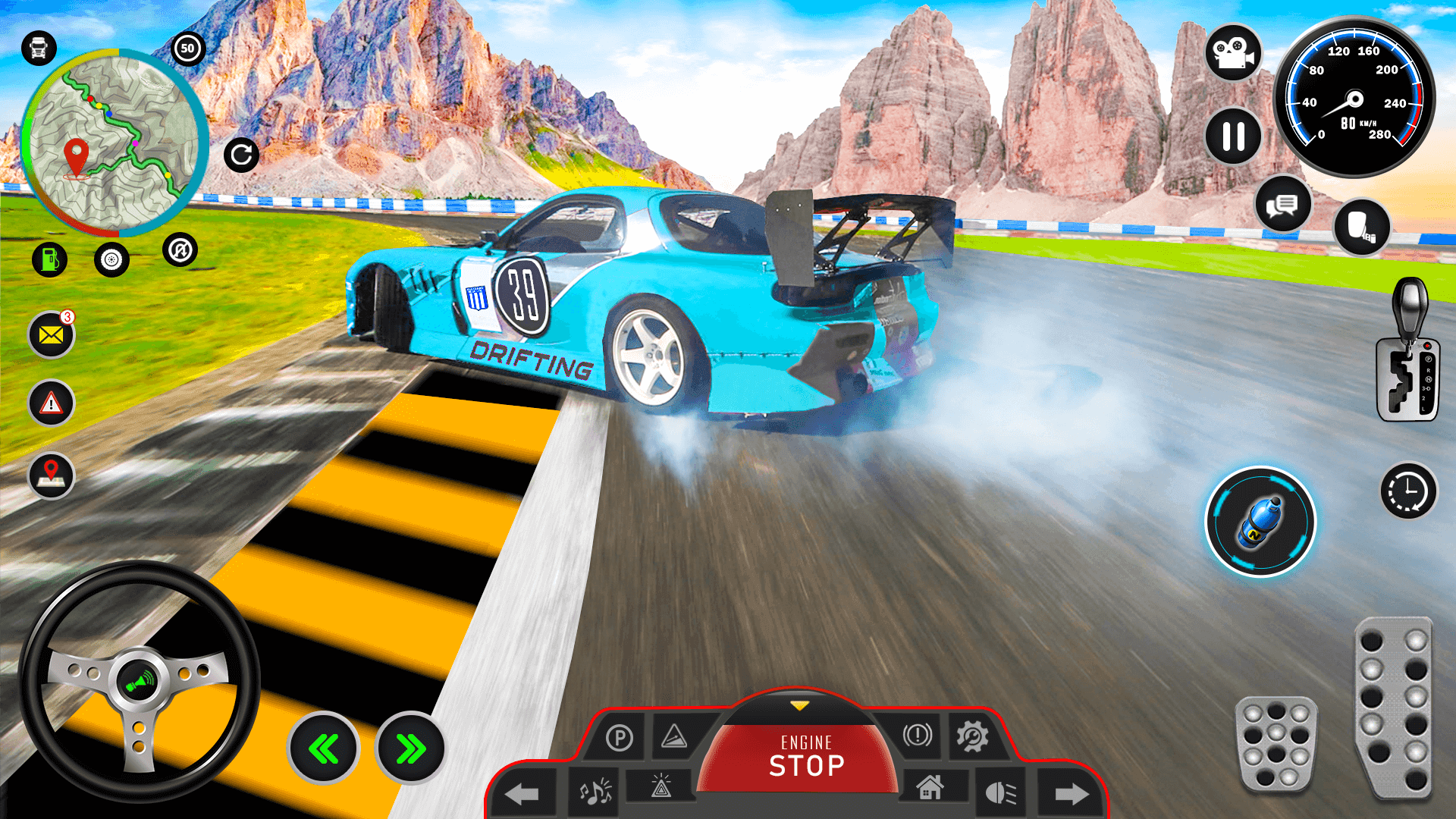Screen dimensions: 1456x819
Task: Check the tire condition icon
Action: coord(111,259)
